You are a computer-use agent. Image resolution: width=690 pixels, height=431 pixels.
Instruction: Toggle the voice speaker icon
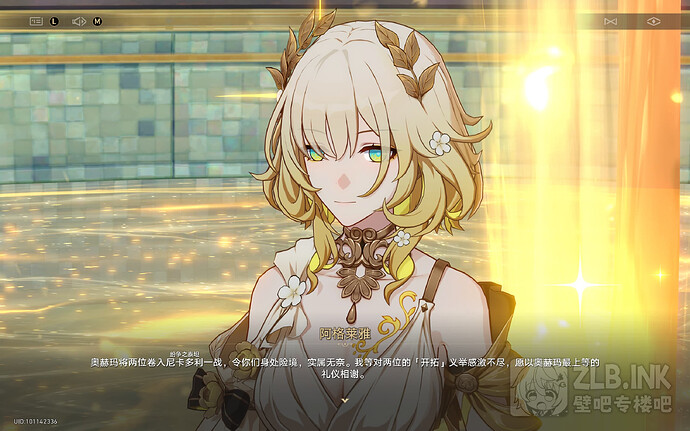pos(79,20)
